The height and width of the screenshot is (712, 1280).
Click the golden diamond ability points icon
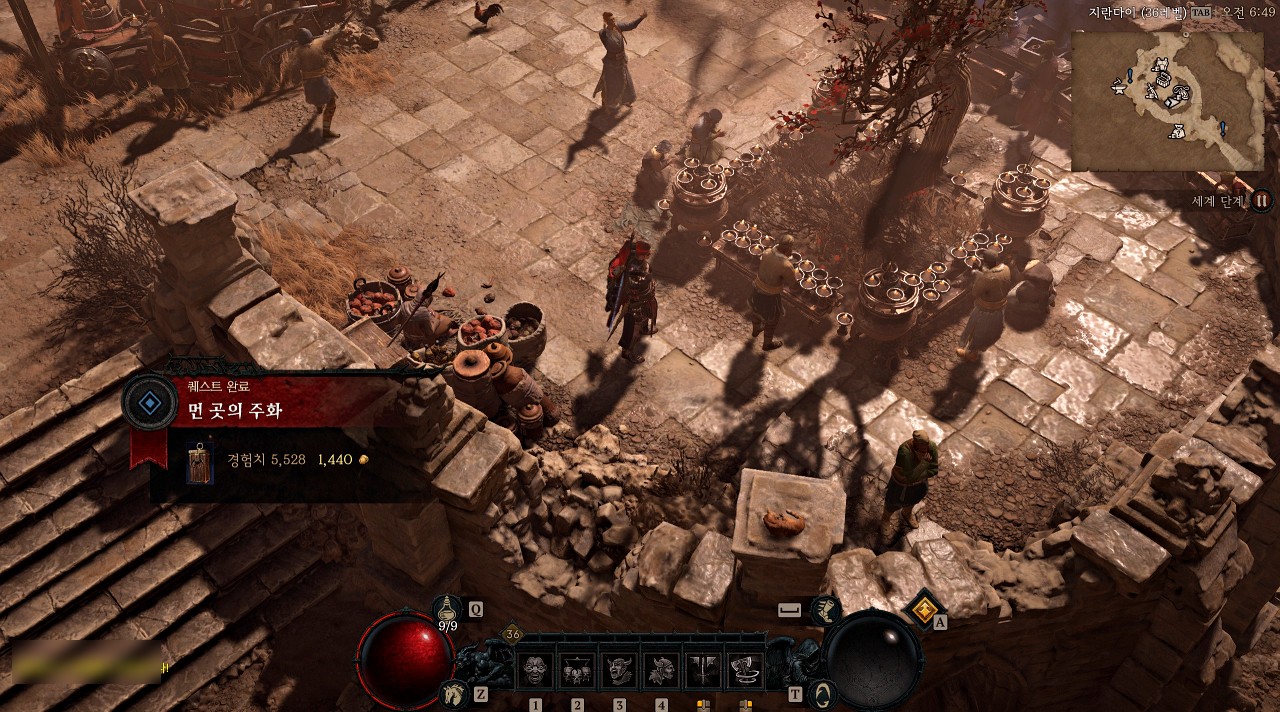[x=925, y=607]
